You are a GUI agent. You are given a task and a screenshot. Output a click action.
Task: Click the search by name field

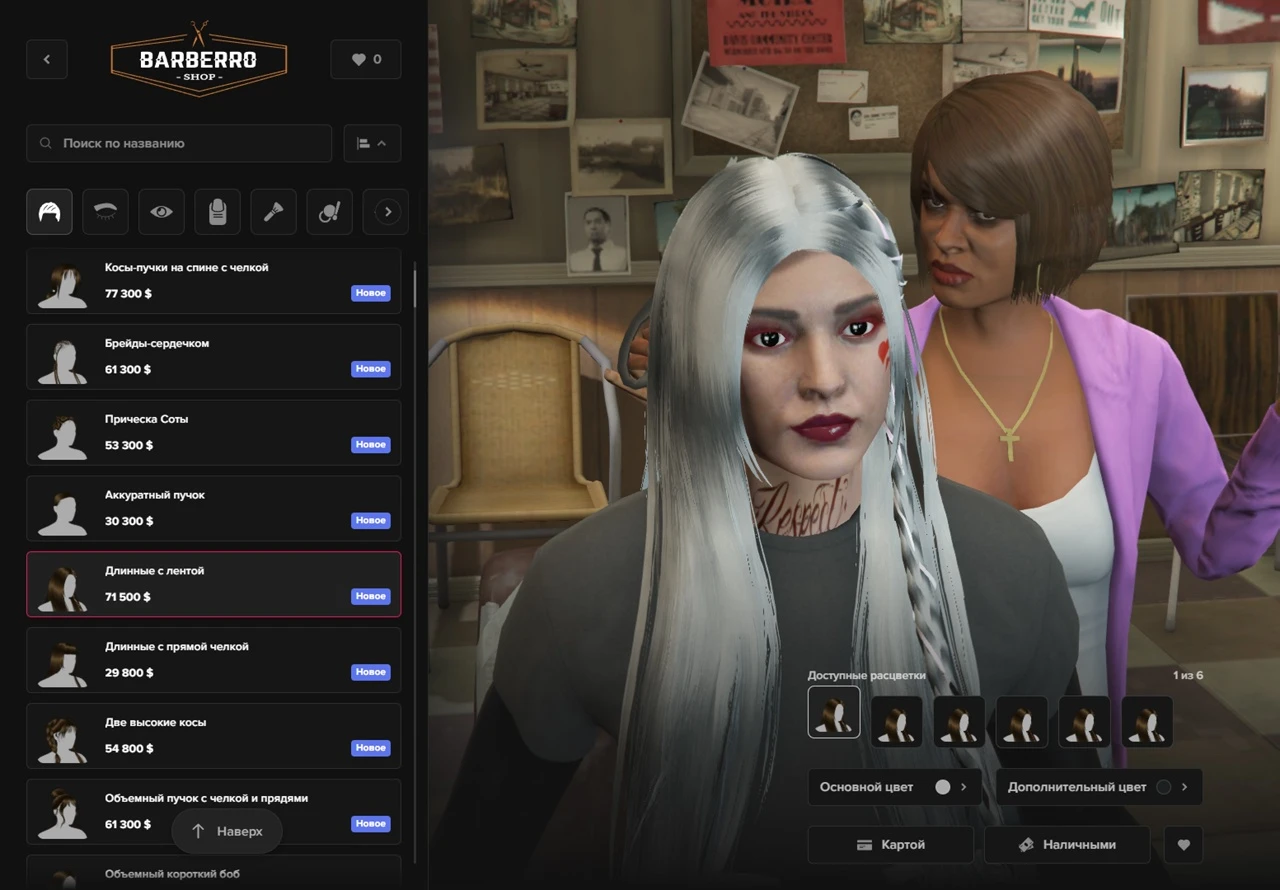[180, 143]
